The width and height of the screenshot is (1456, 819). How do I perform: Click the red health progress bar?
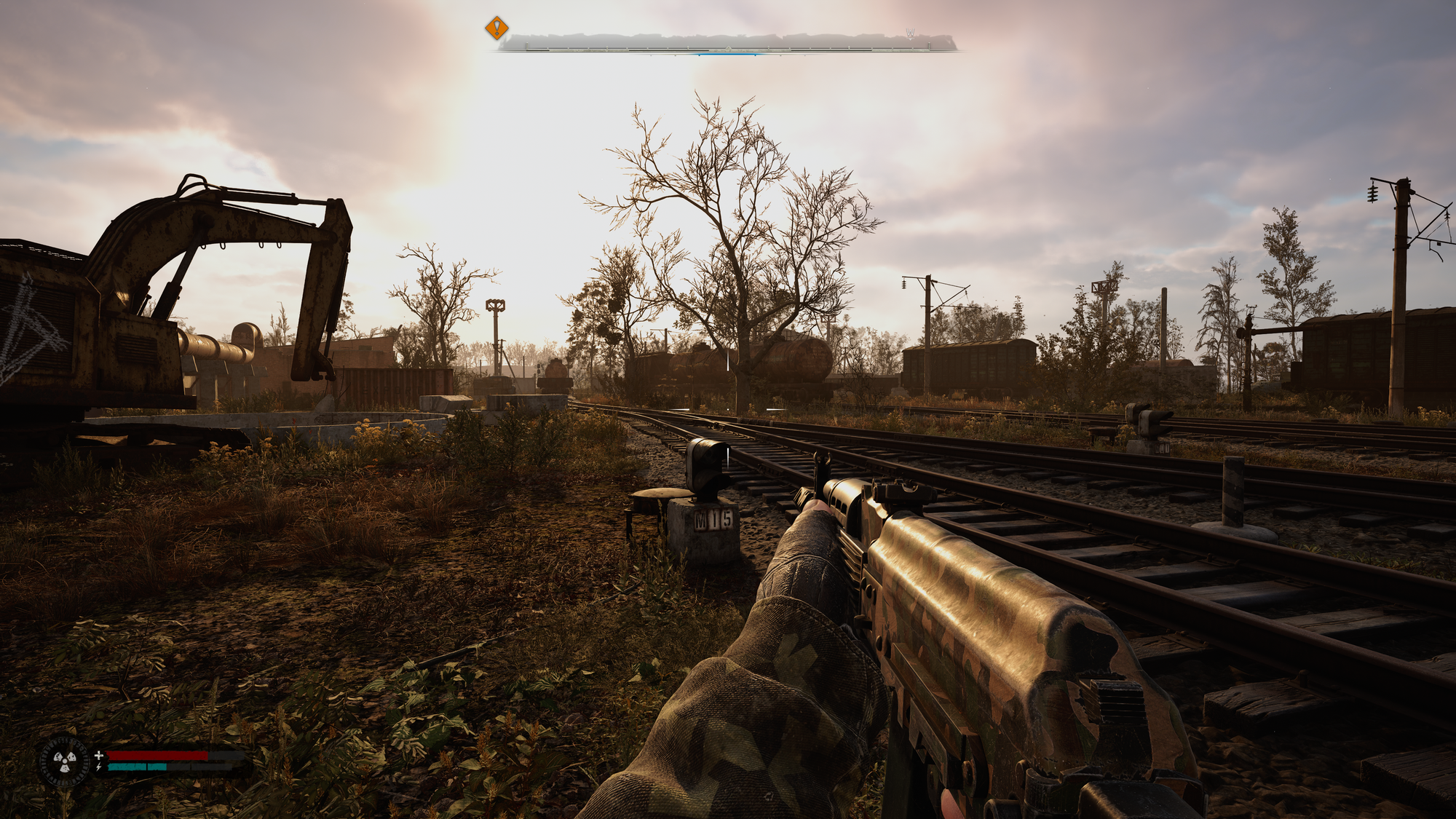pos(157,756)
